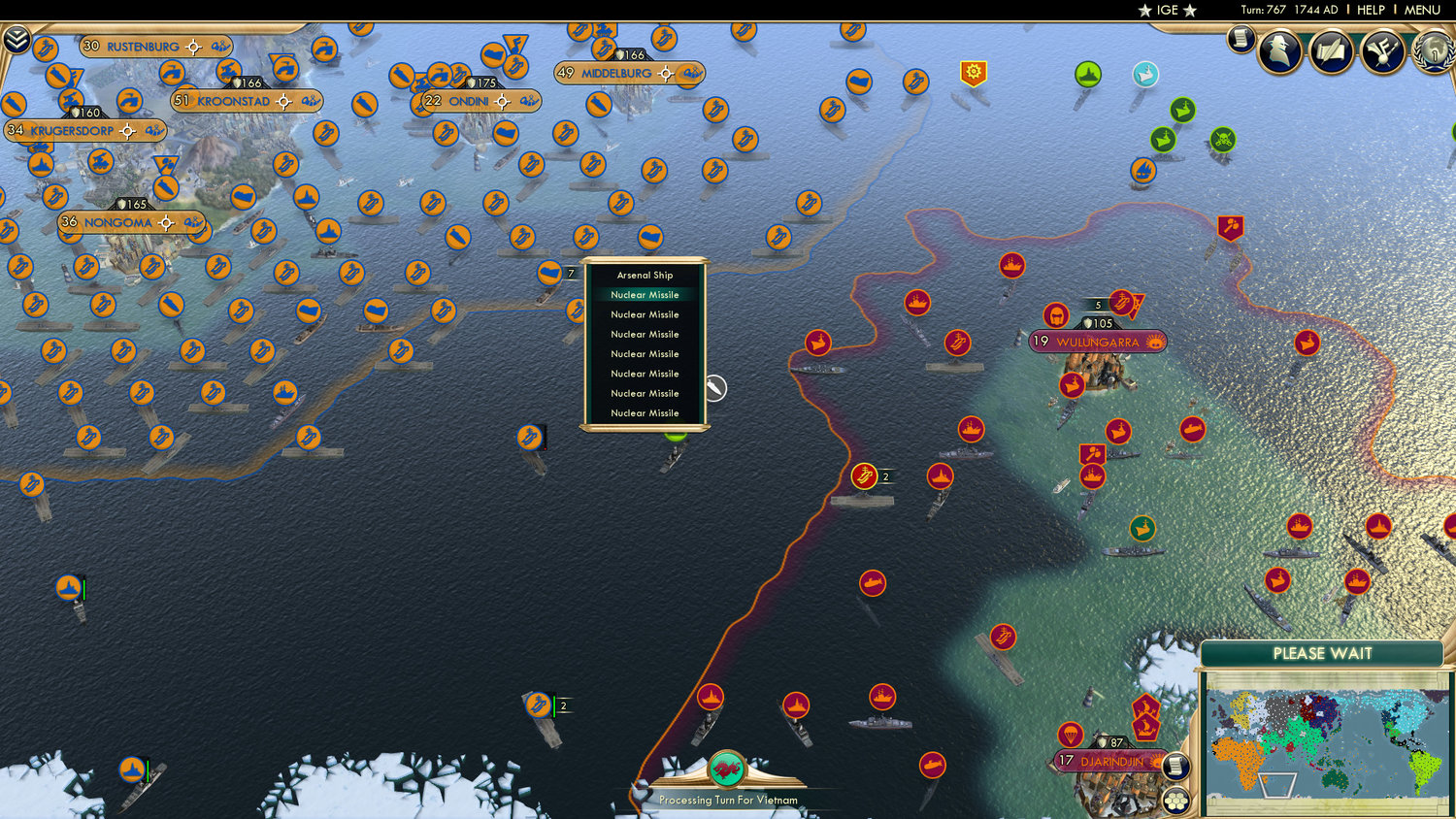Open the Social Policies scroll-and-quill icon

[1331, 51]
